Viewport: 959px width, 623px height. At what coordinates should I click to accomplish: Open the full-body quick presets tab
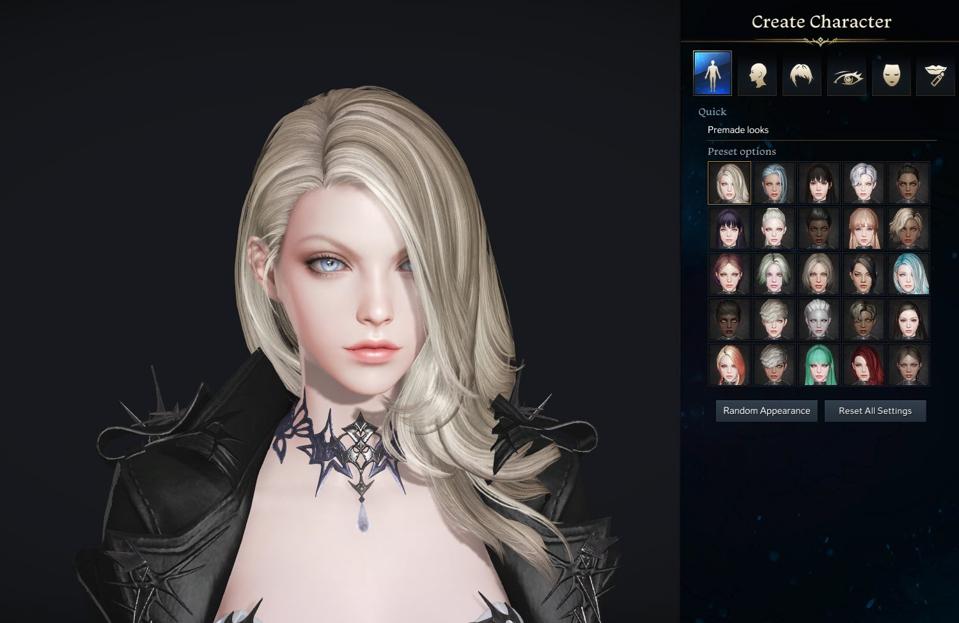pyautogui.click(x=712, y=74)
